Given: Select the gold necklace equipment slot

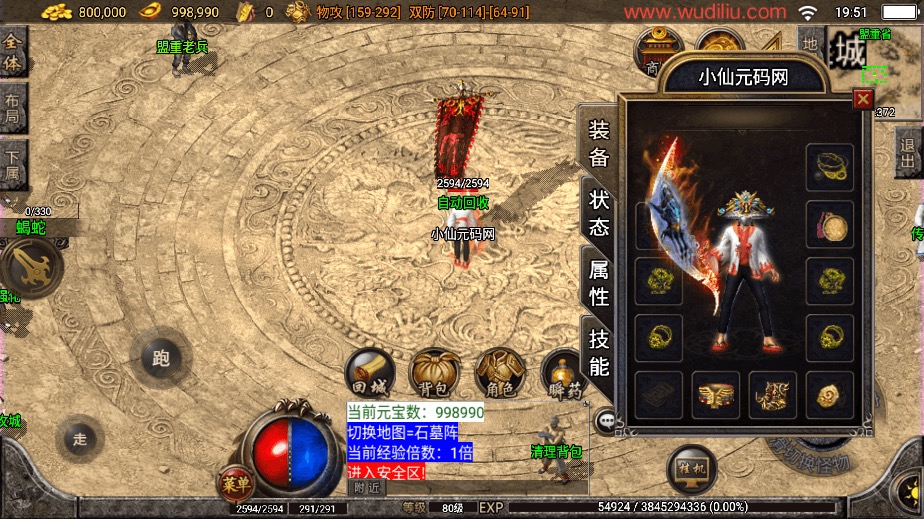Looking at the screenshot, I should (829, 167).
